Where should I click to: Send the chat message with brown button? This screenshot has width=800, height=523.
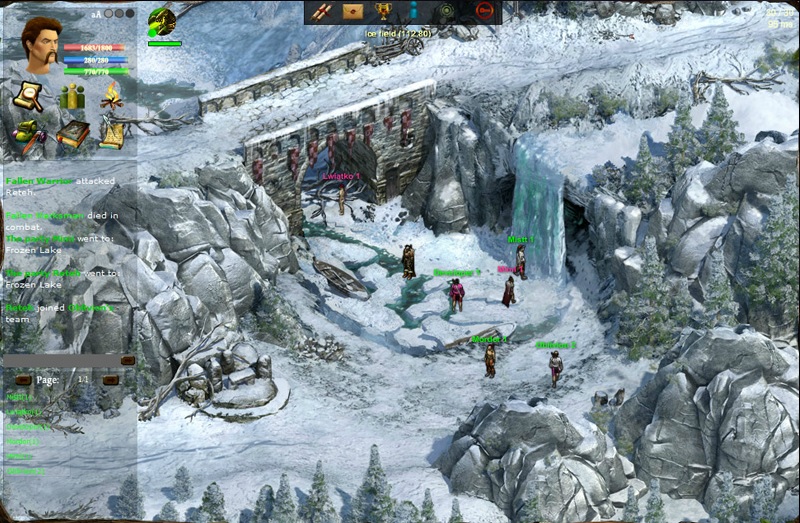point(128,360)
